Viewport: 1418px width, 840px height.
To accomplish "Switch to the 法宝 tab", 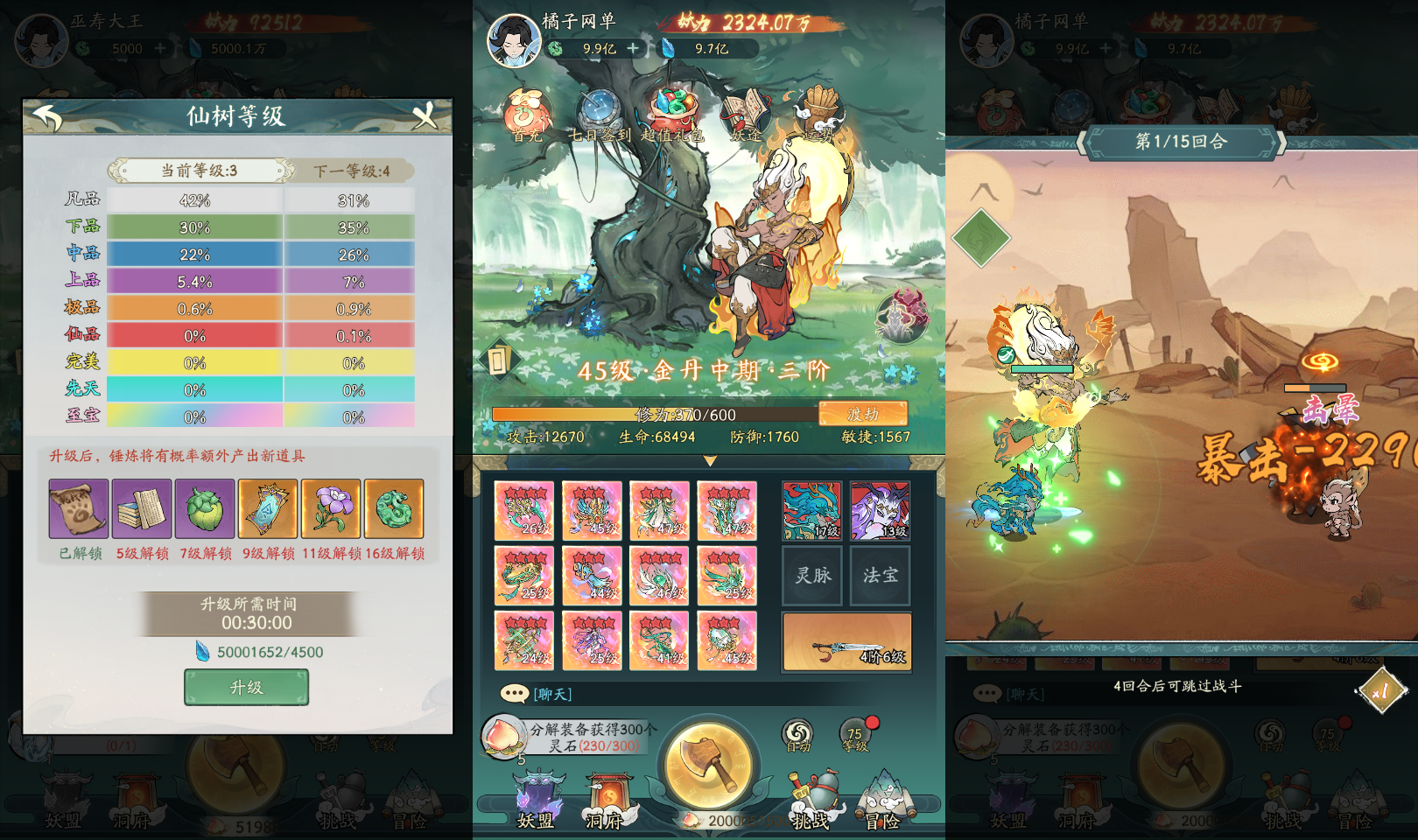I will pyautogui.click(x=880, y=575).
